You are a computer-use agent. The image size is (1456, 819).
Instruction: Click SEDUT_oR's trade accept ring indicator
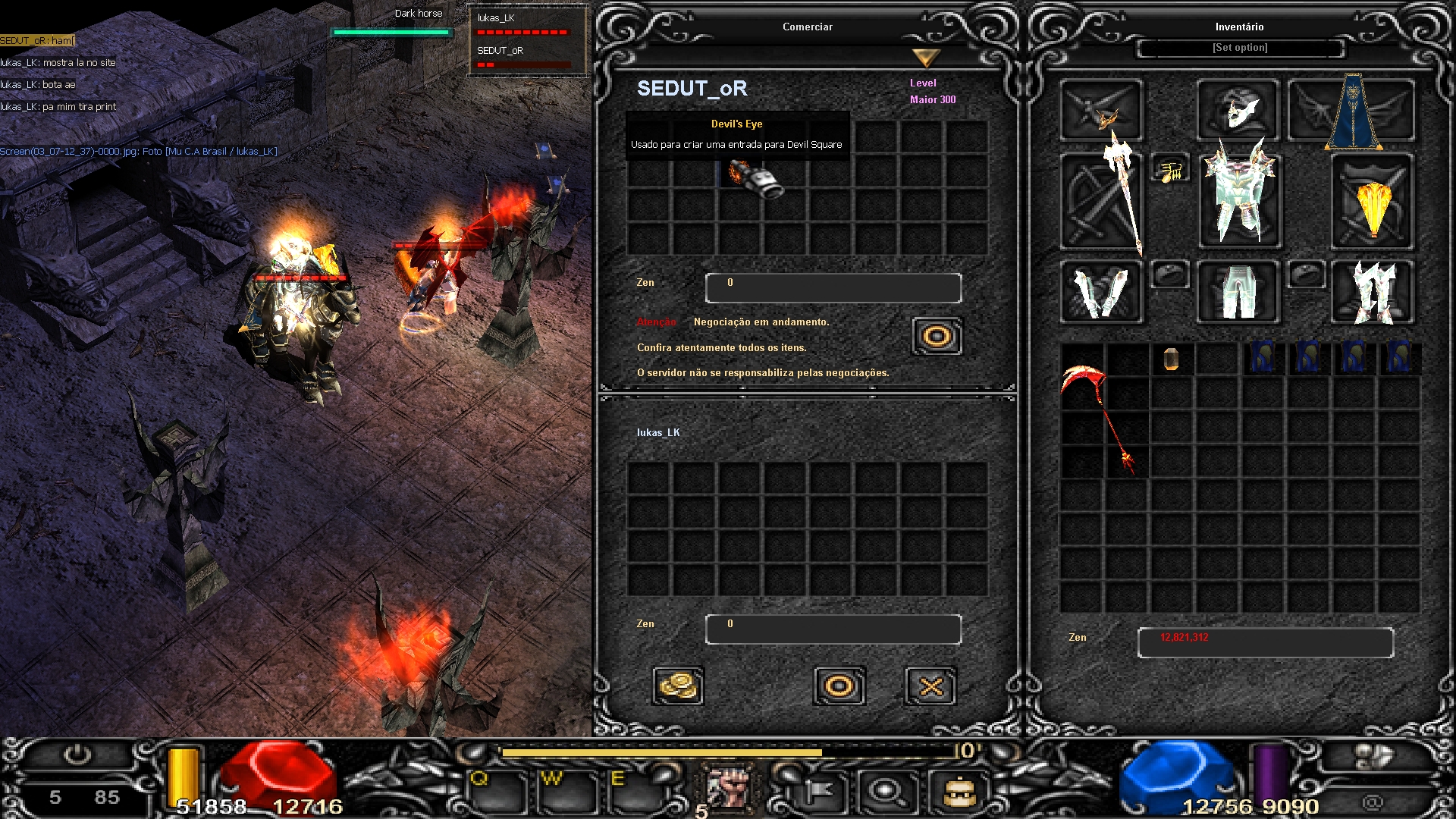click(x=937, y=336)
